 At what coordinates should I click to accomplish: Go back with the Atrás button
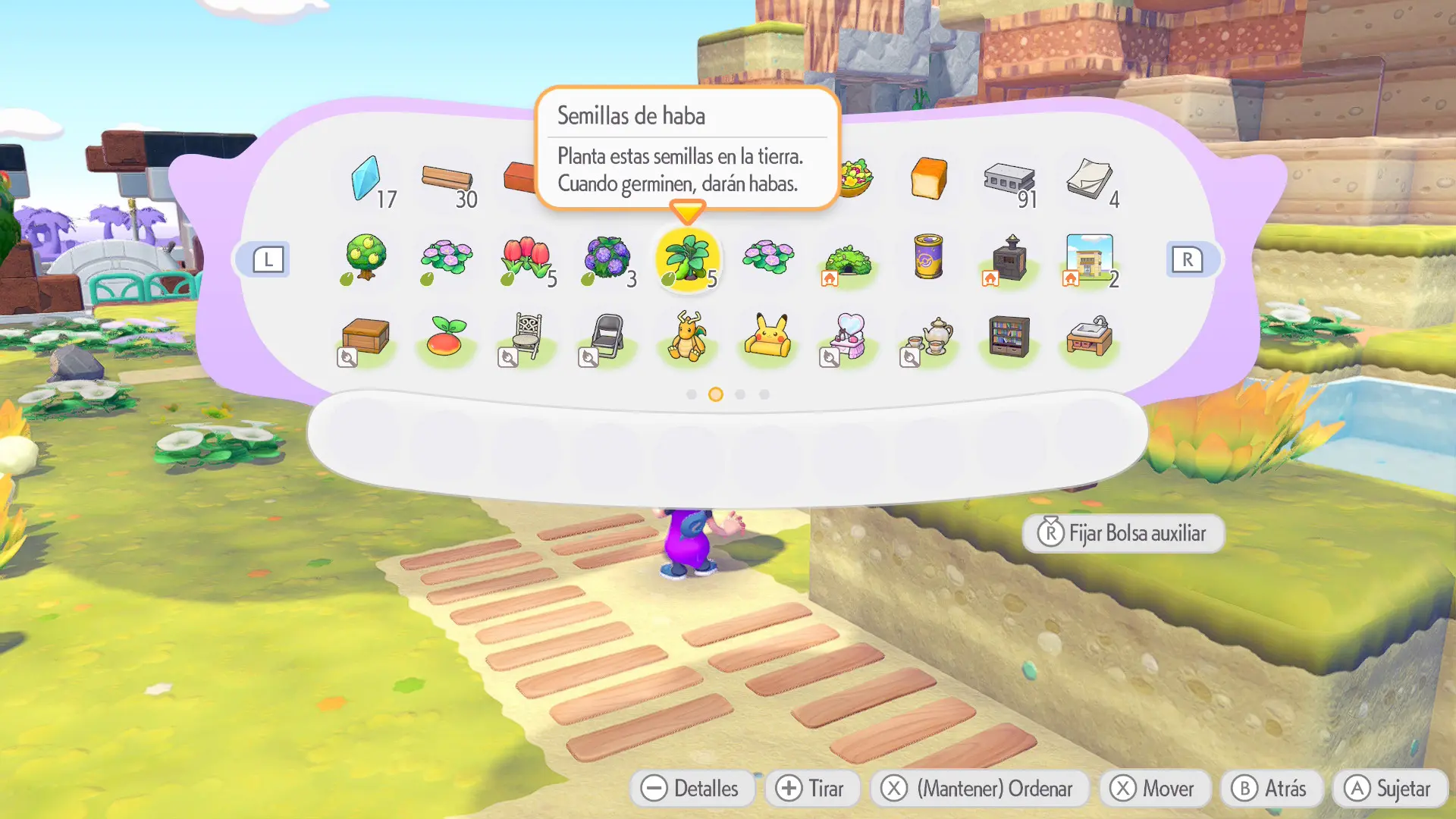point(1270,789)
